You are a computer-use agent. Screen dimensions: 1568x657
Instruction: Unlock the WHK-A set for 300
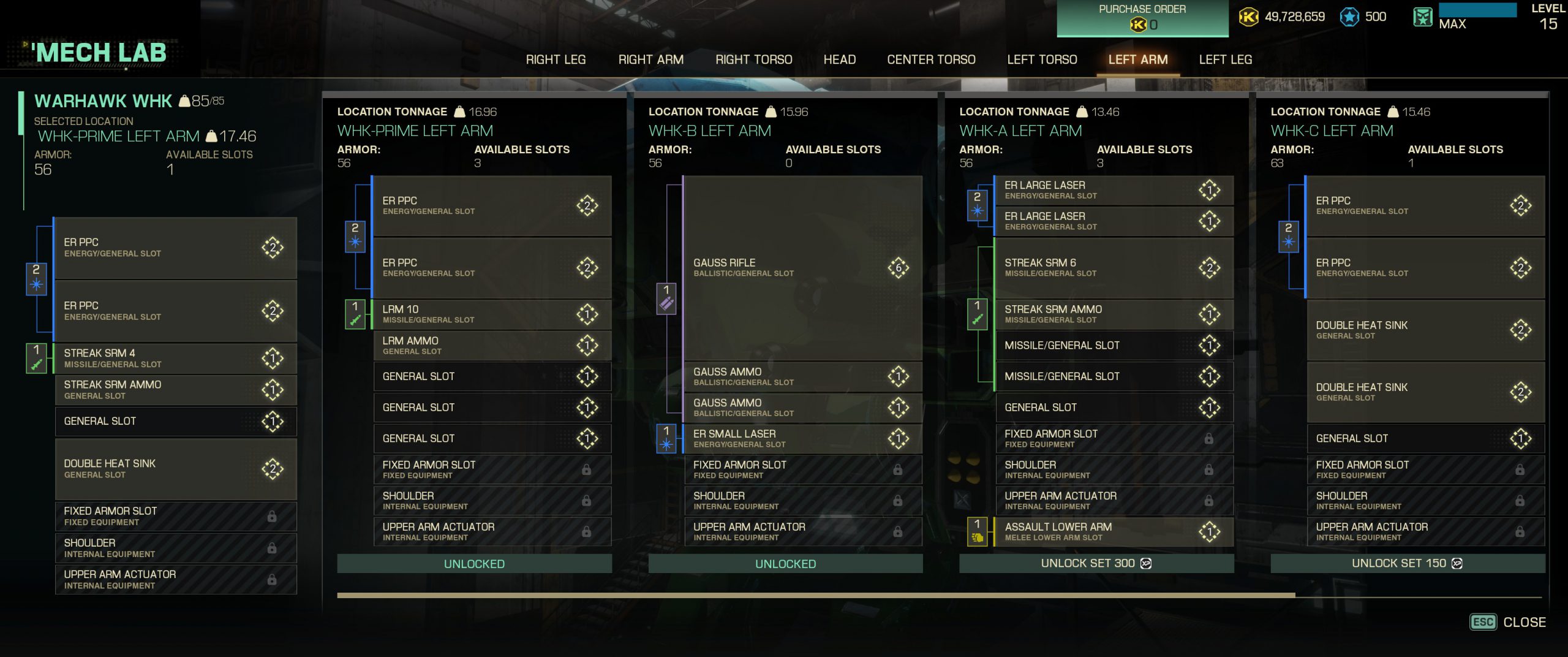coord(1096,563)
